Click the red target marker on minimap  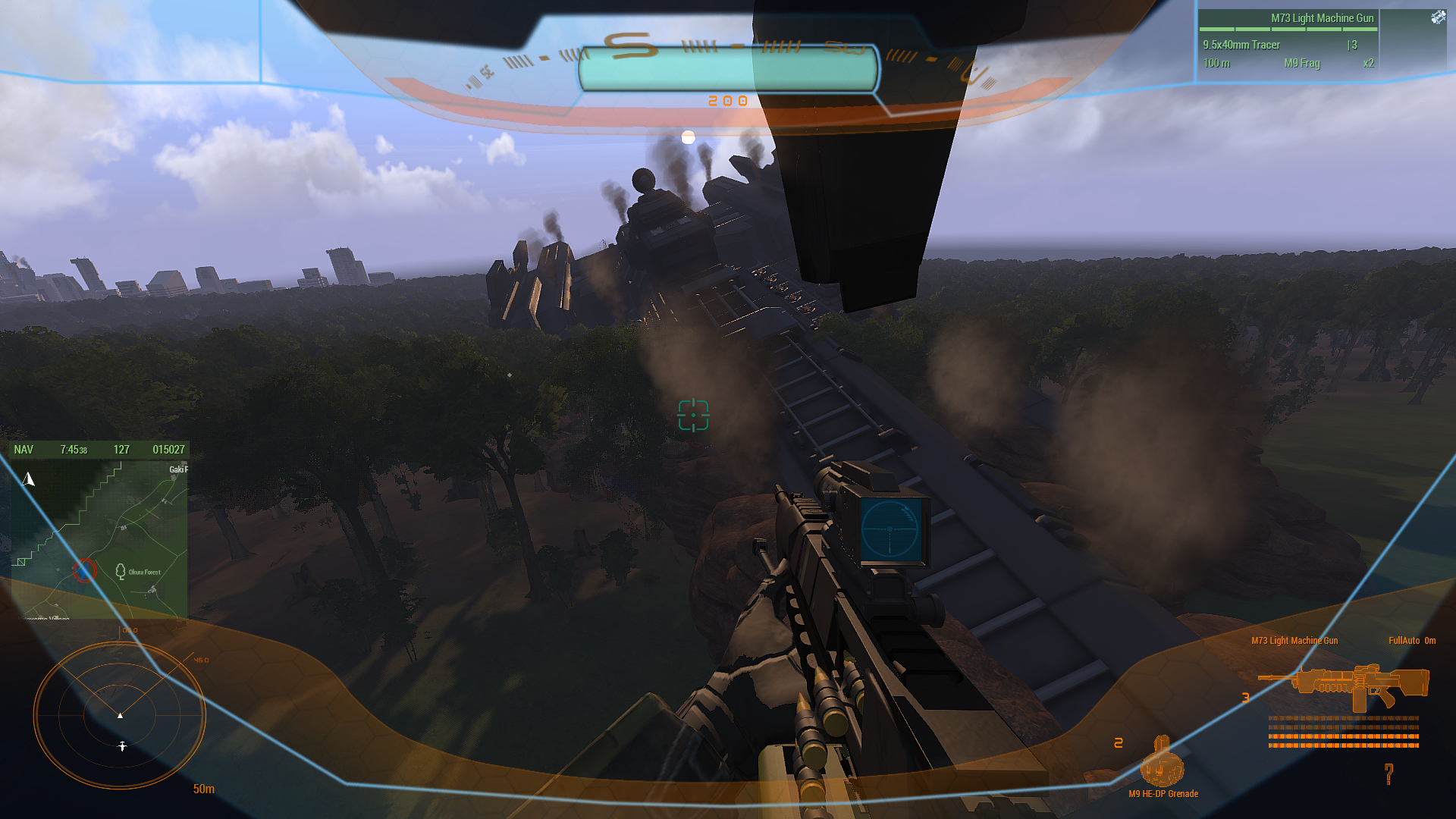point(84,570)
